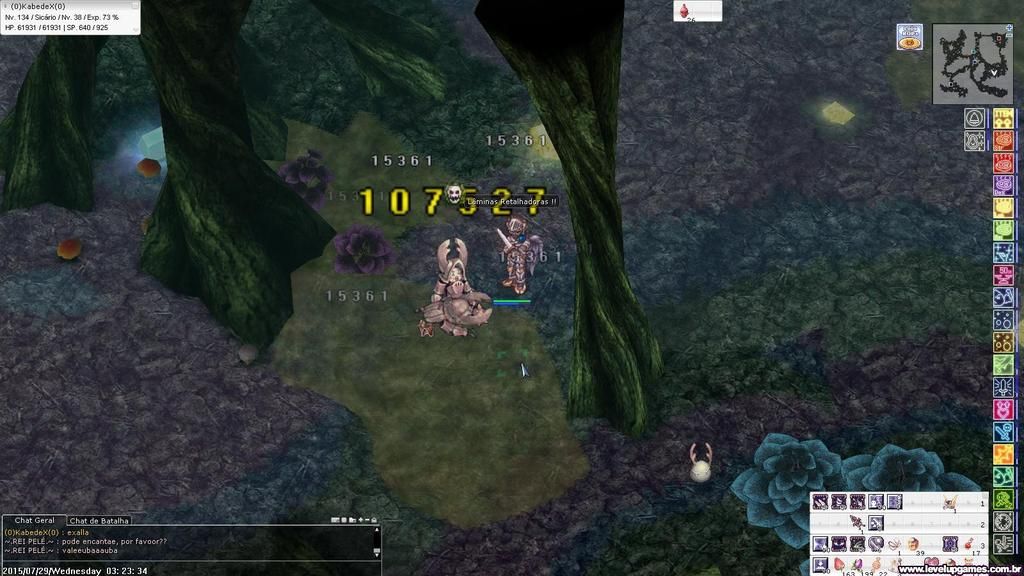
Task: Activate the first skill in hotbar row 1
Action: [821, 501]
